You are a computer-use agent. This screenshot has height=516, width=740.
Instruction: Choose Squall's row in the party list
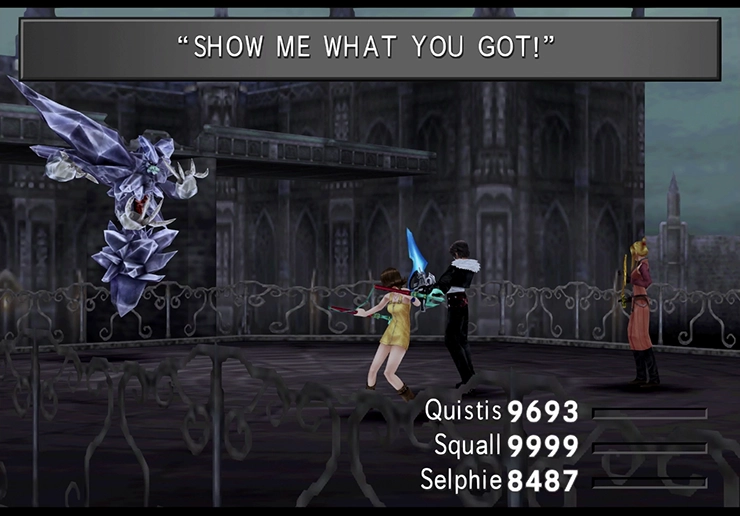pos(468,446)
